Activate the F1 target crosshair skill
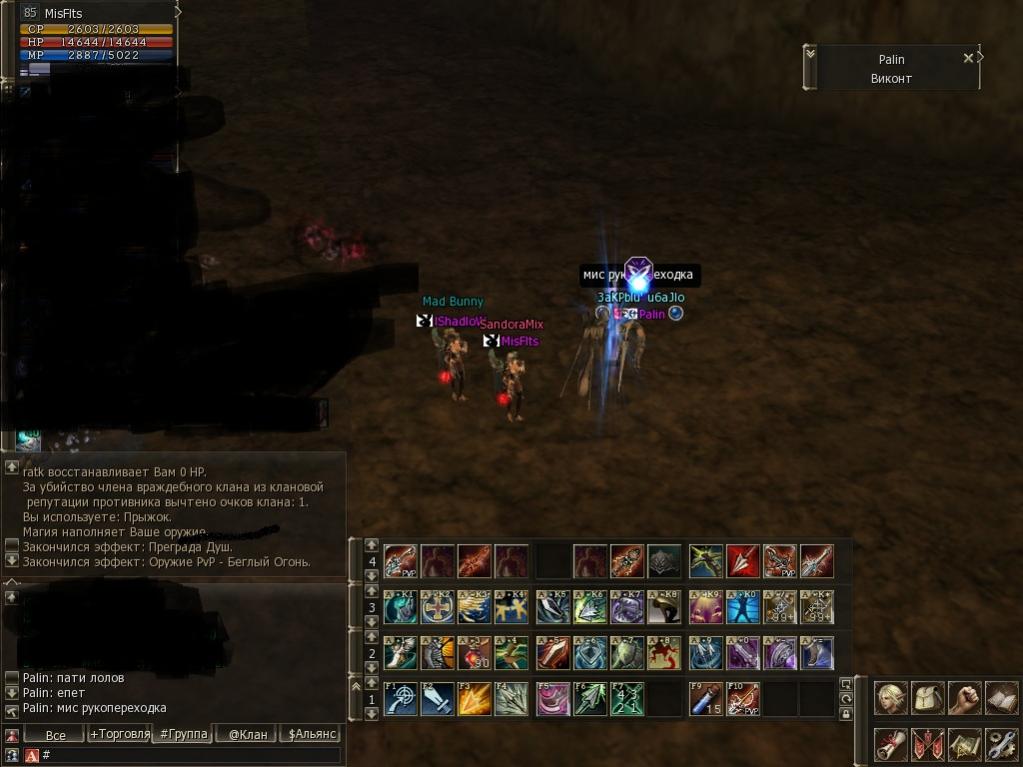Image resolution: width=1023 pixels, height=767 pixels. pyautogui.click(x=400, y=698)
